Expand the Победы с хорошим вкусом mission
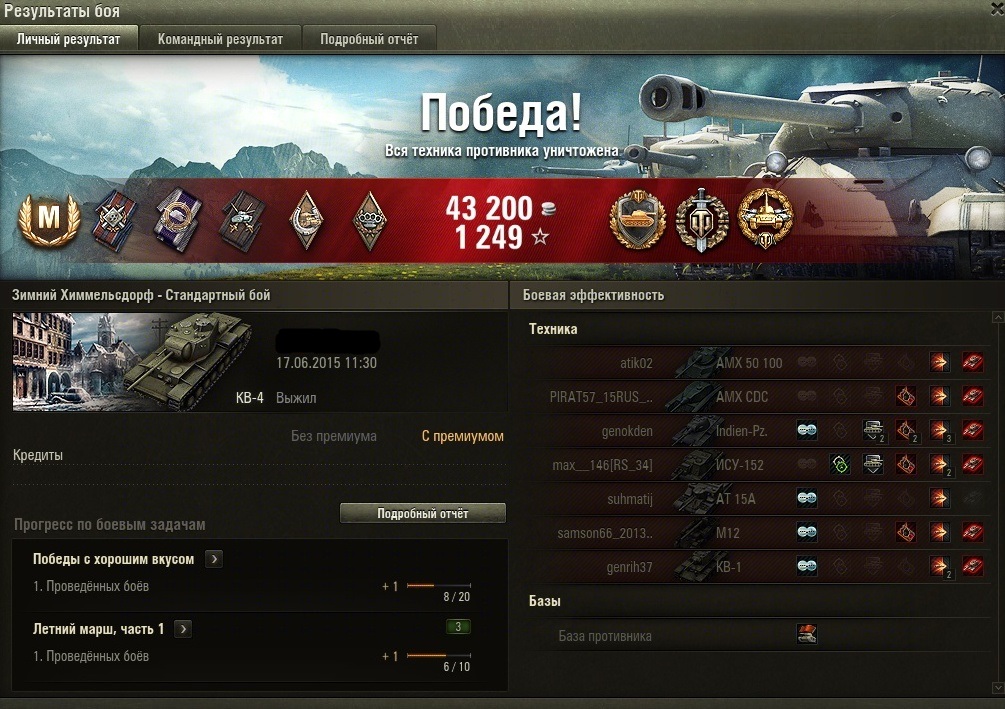The height and width of the screenshot is (709, 1005). (x=213, y=559)
